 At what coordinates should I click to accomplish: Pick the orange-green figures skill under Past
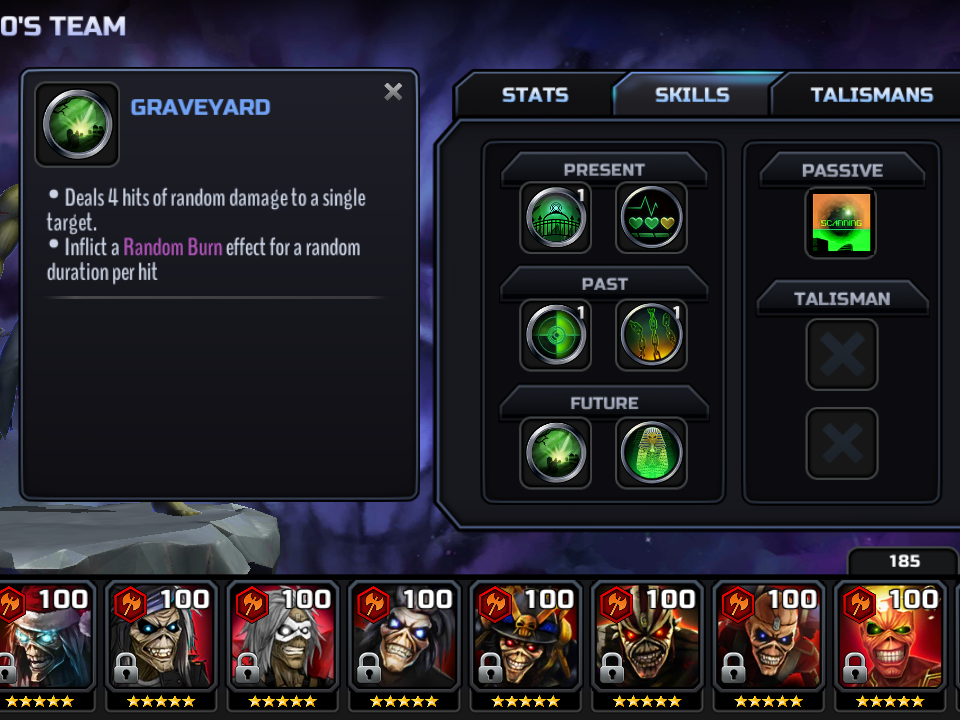tap(651, 335)
